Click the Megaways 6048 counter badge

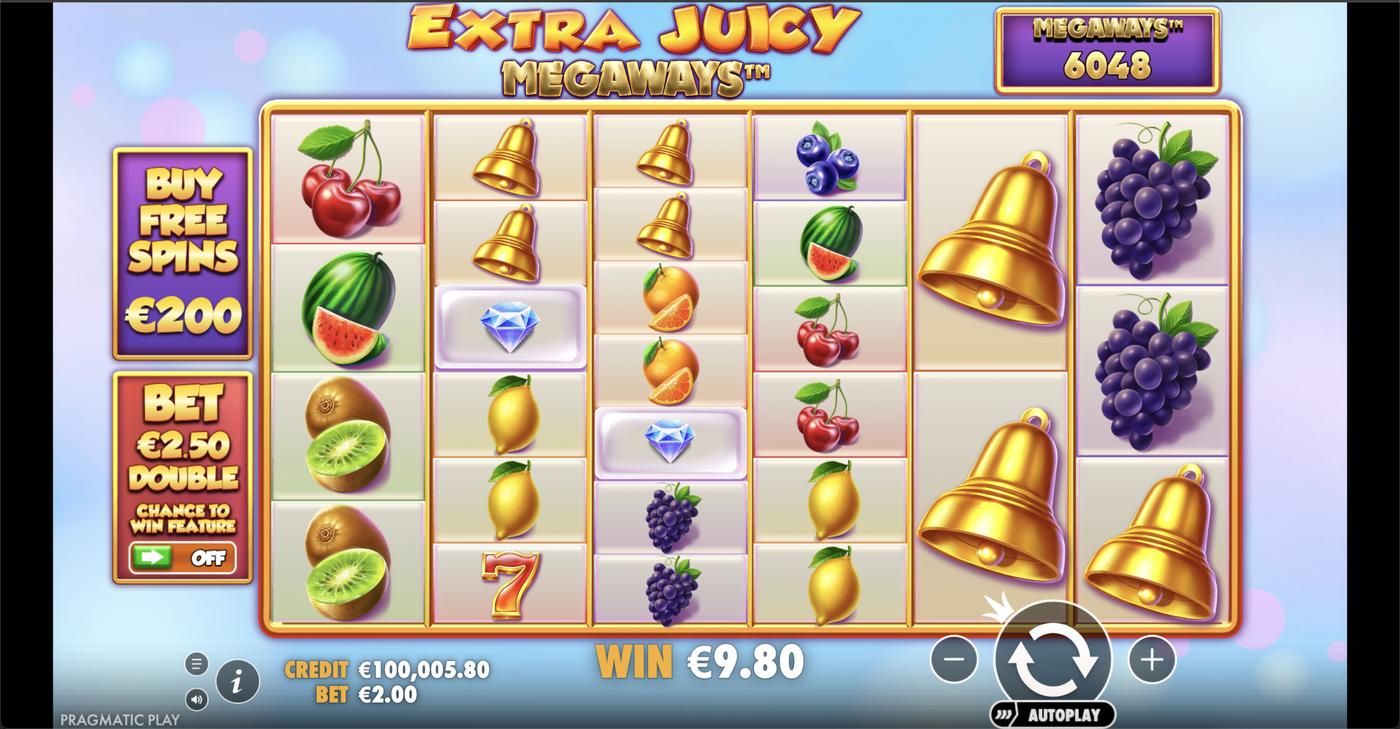1106,48
